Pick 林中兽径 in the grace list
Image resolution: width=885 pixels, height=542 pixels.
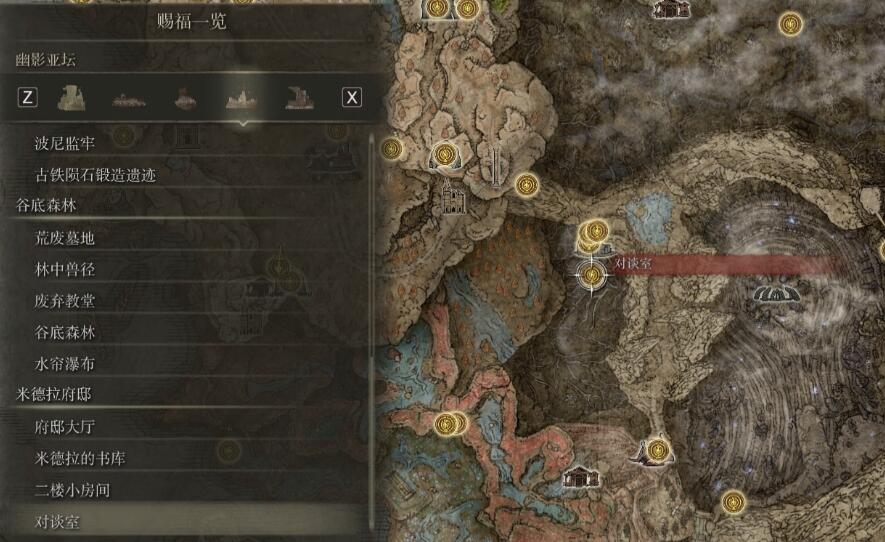pyautogui.click(x=64, y=269)
